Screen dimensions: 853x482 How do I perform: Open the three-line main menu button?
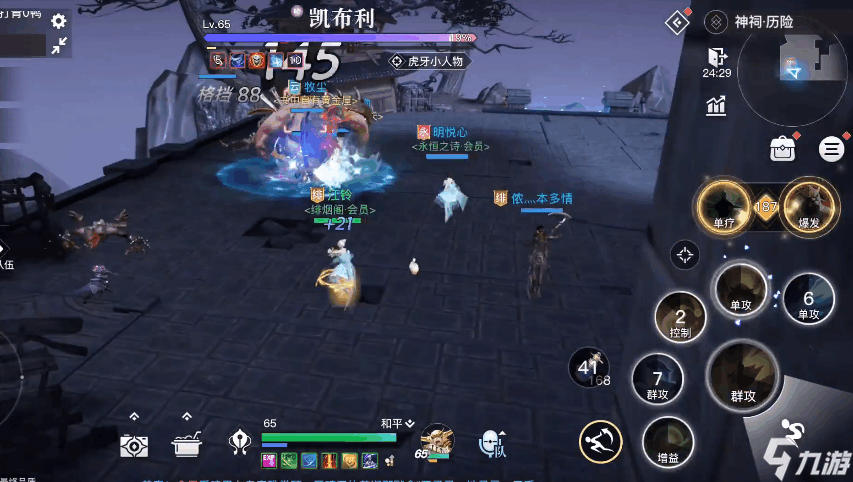(831, 149)
